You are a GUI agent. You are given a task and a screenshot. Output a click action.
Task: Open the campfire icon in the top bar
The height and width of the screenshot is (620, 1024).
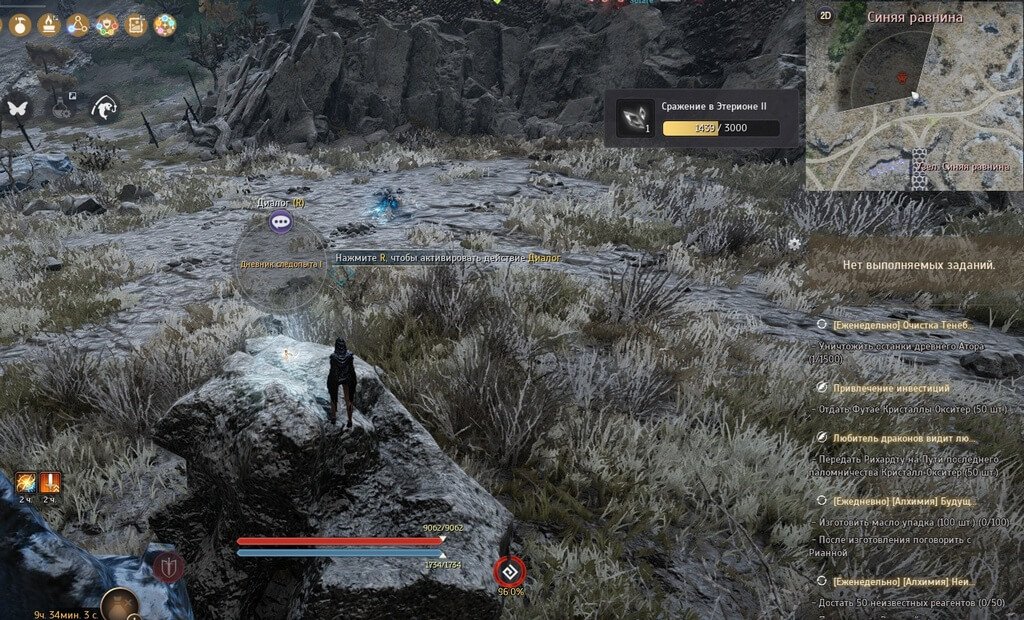point(48,24)
